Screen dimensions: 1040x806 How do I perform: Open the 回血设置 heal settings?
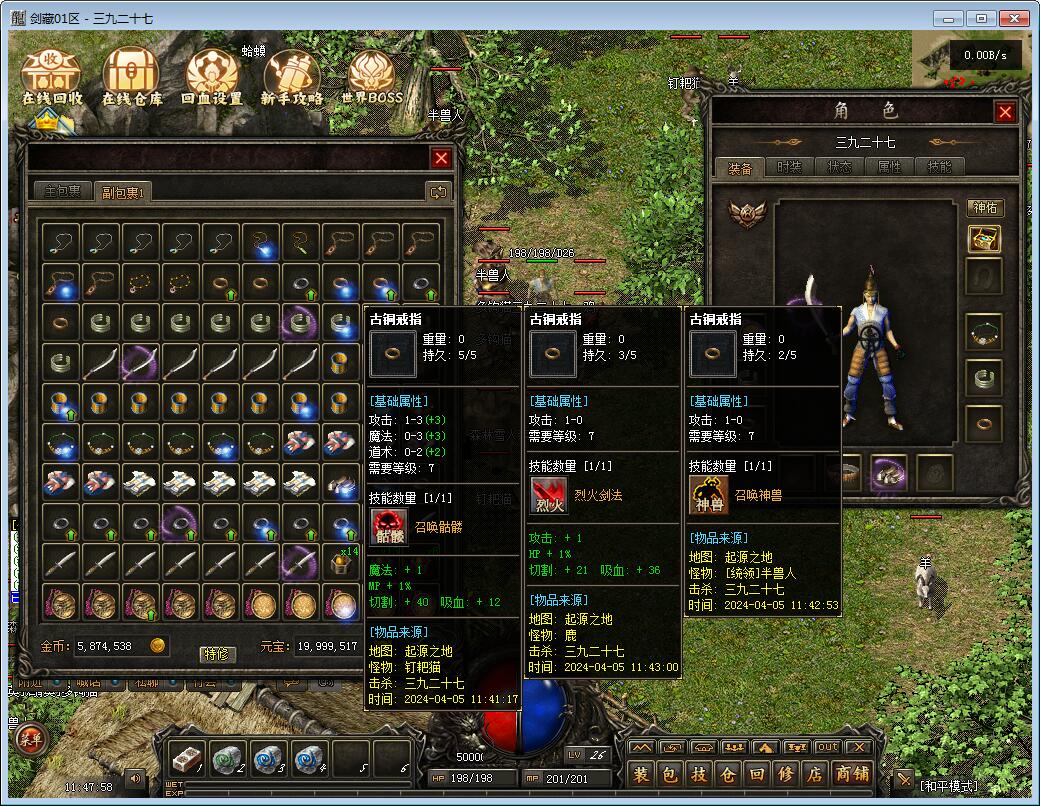click(212, 78)
